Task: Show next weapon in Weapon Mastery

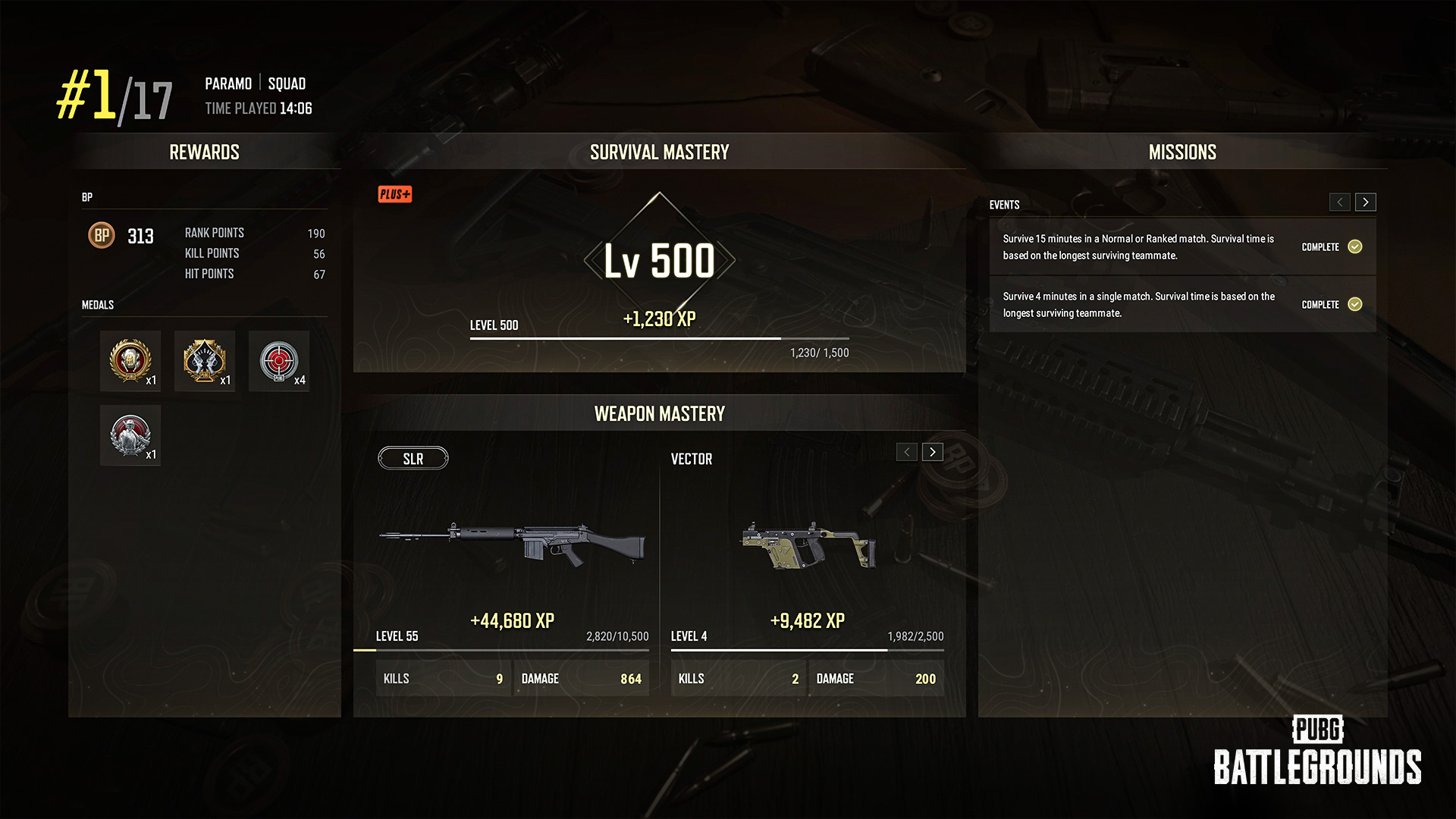Action: (933, 452)
